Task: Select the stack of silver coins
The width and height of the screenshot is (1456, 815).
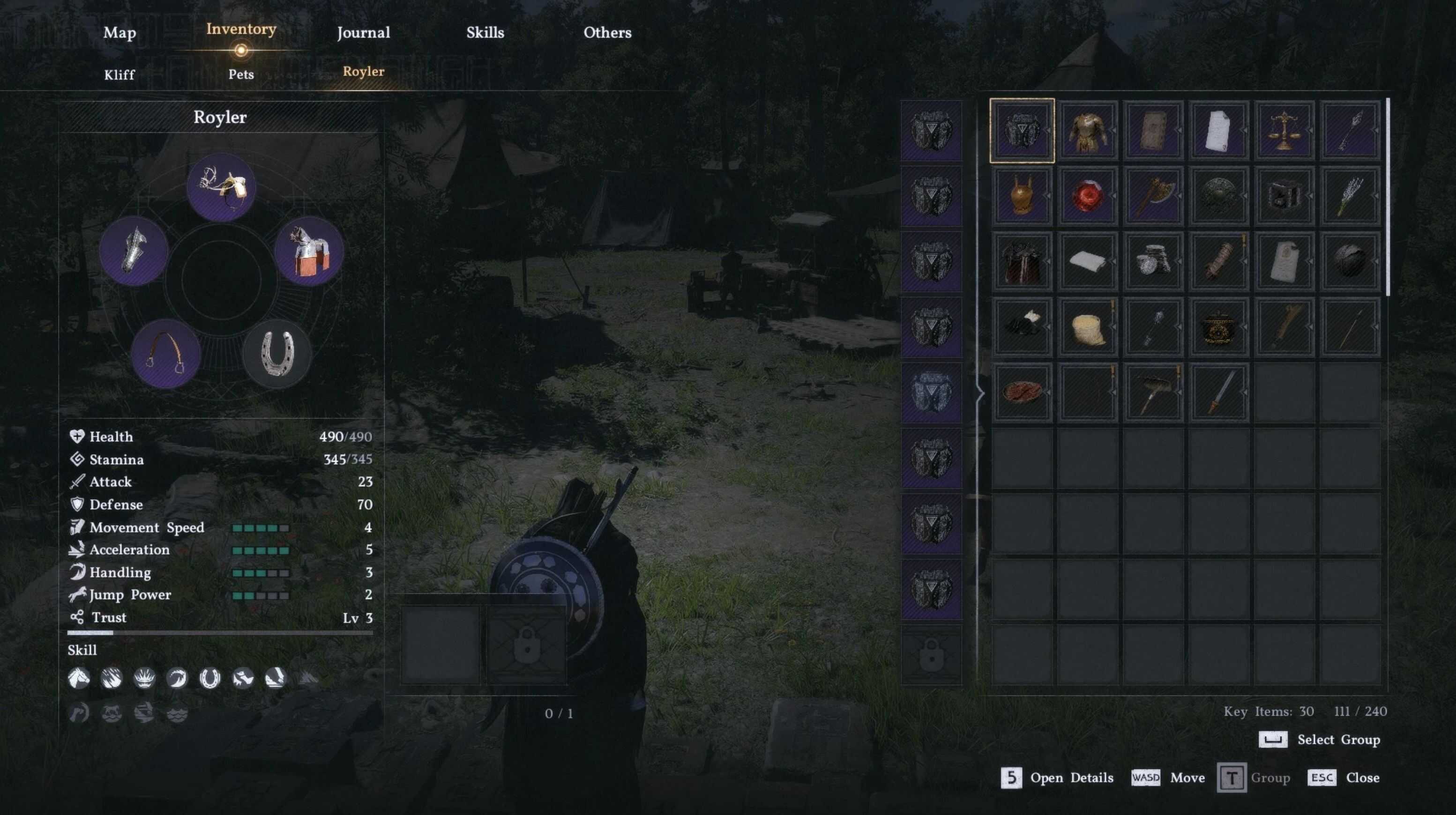Action: (x=1153, y=261)
